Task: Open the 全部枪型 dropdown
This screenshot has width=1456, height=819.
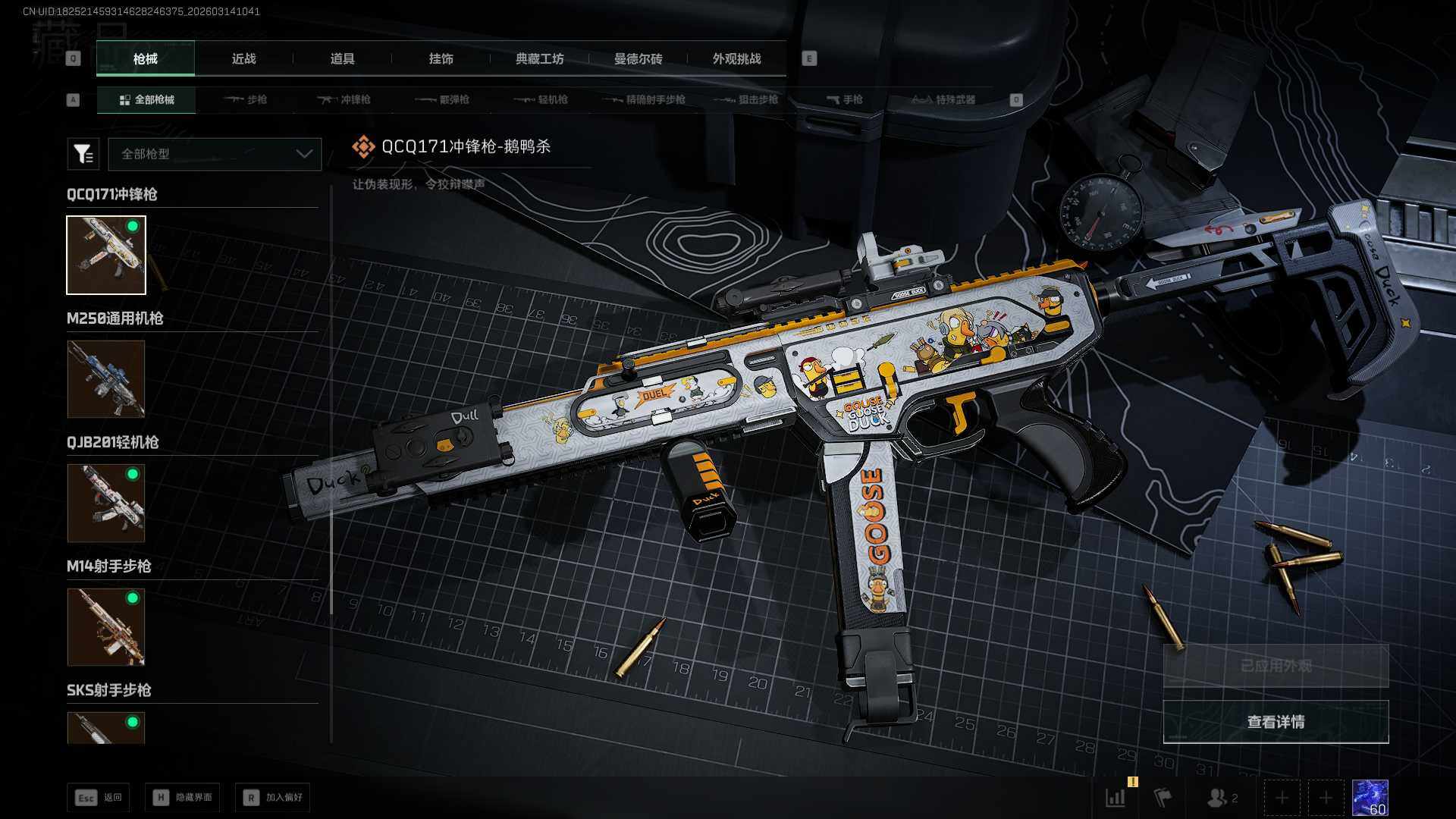Action: [215, 154]
